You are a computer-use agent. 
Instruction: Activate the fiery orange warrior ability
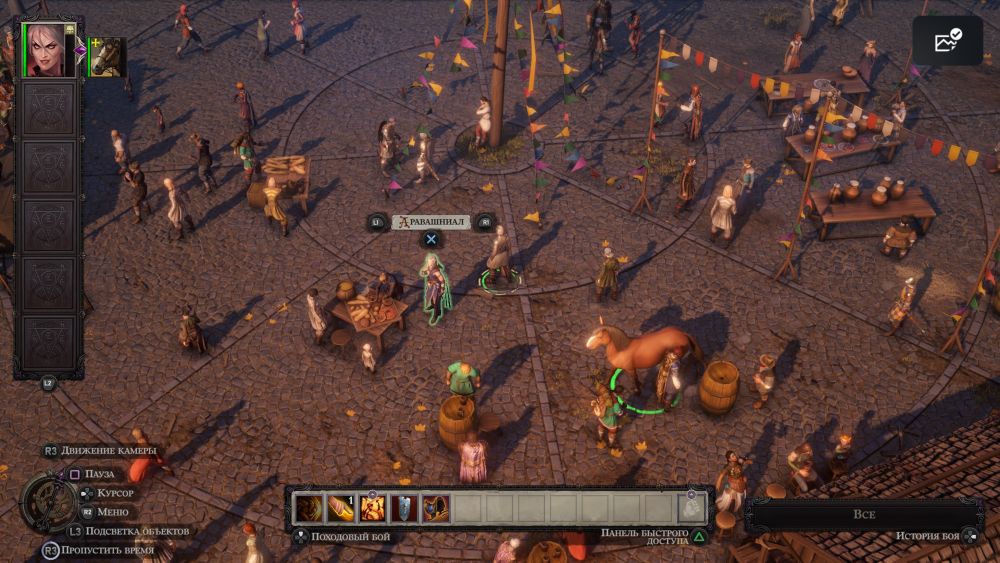pos(373,508)
